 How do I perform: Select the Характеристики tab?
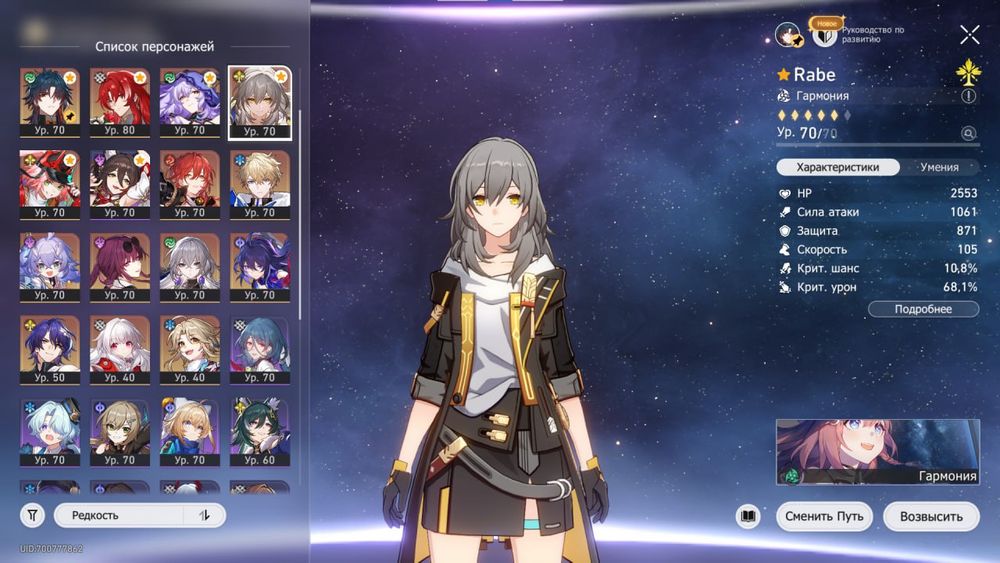[838, 167]
